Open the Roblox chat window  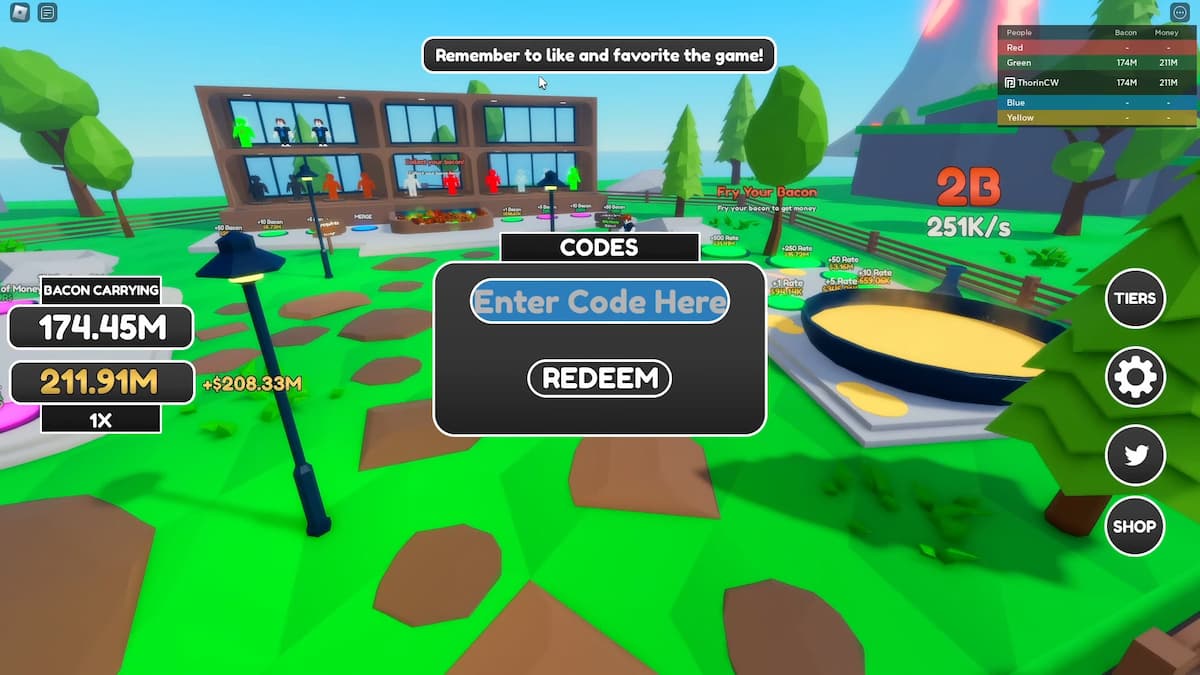48,13
